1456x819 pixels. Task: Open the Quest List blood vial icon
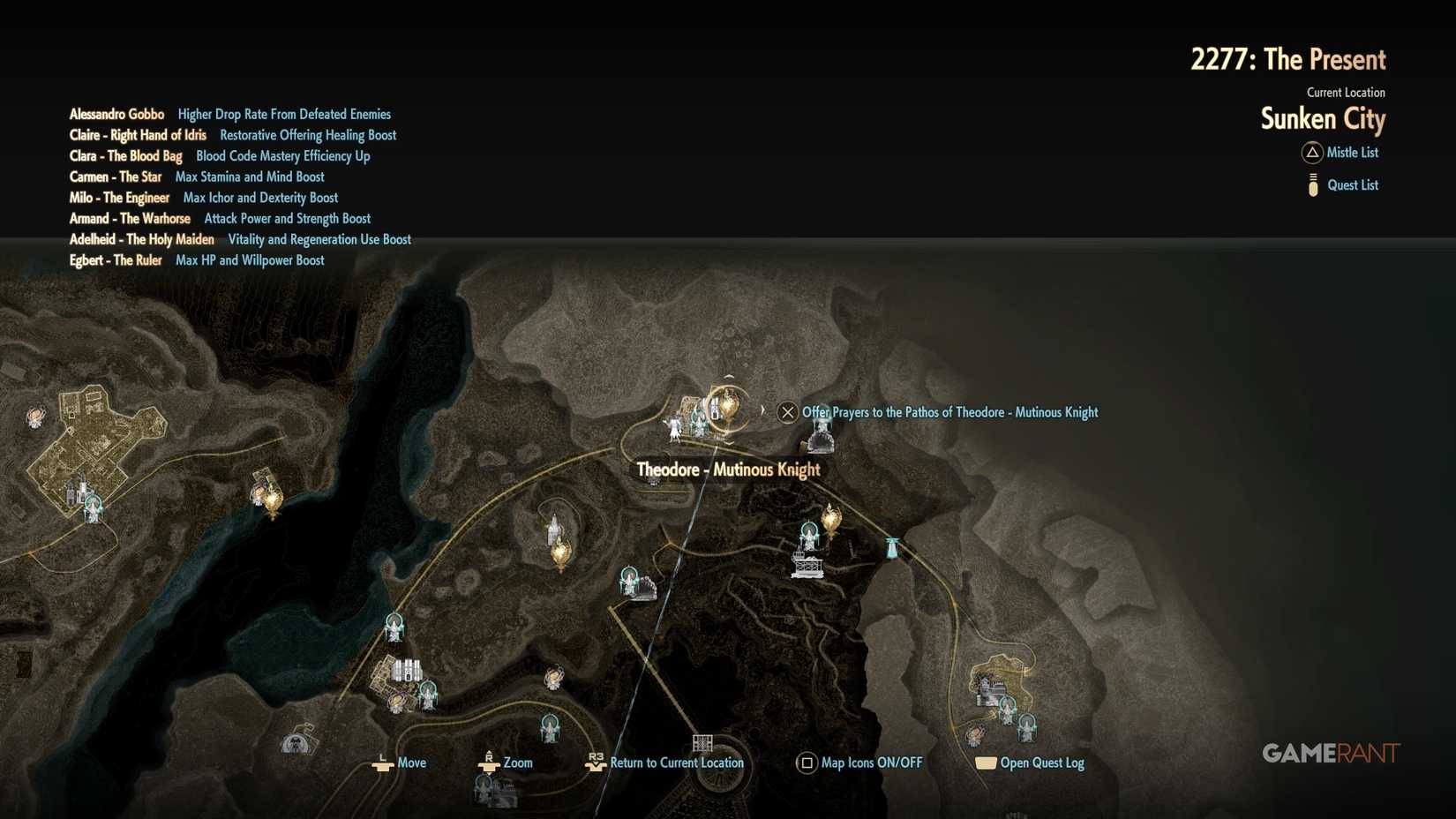[x=1312, y=184]
